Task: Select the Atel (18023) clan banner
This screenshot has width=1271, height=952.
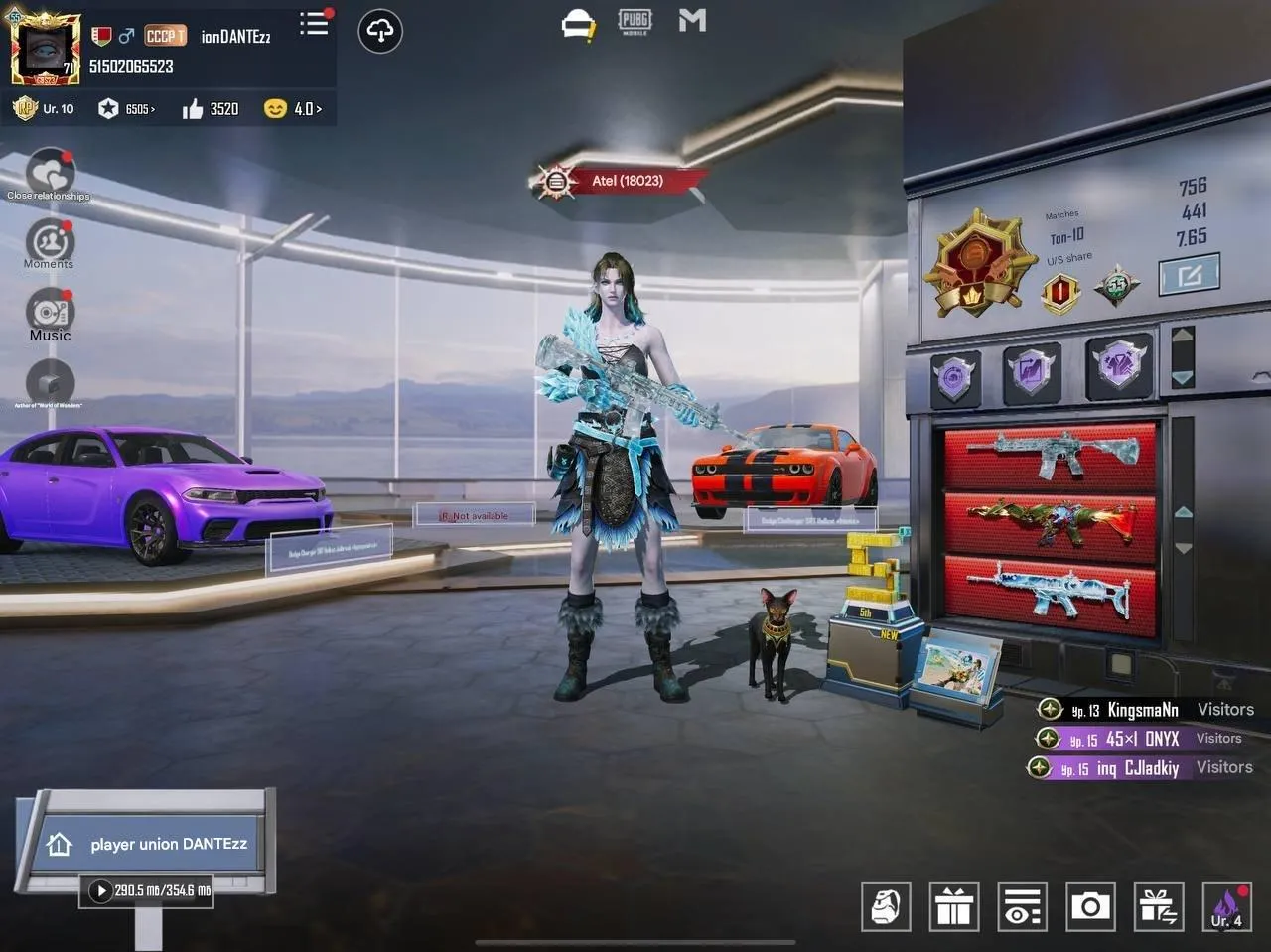Action: point(619,181)
